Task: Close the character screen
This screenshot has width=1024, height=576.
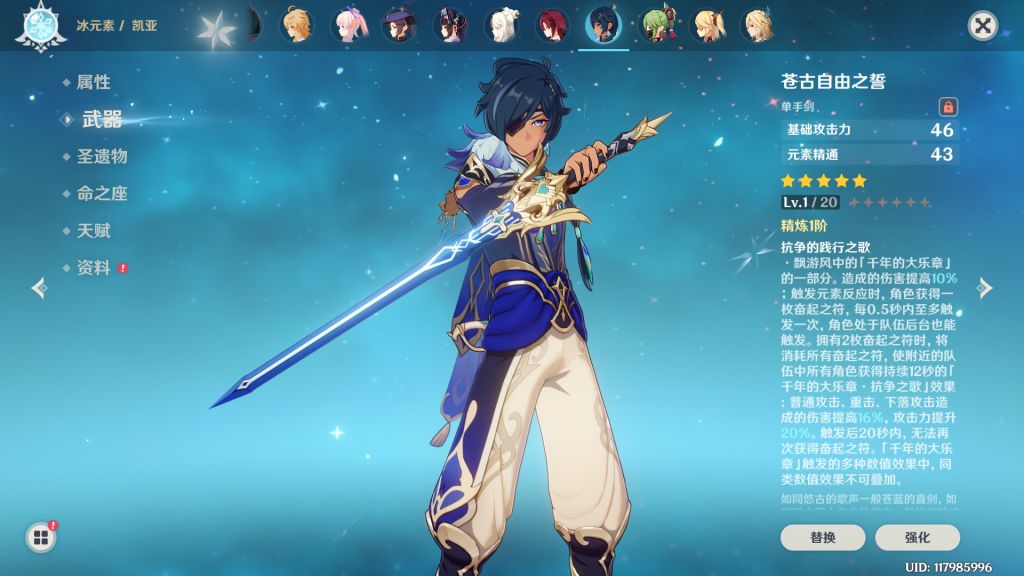Action: 983,26
